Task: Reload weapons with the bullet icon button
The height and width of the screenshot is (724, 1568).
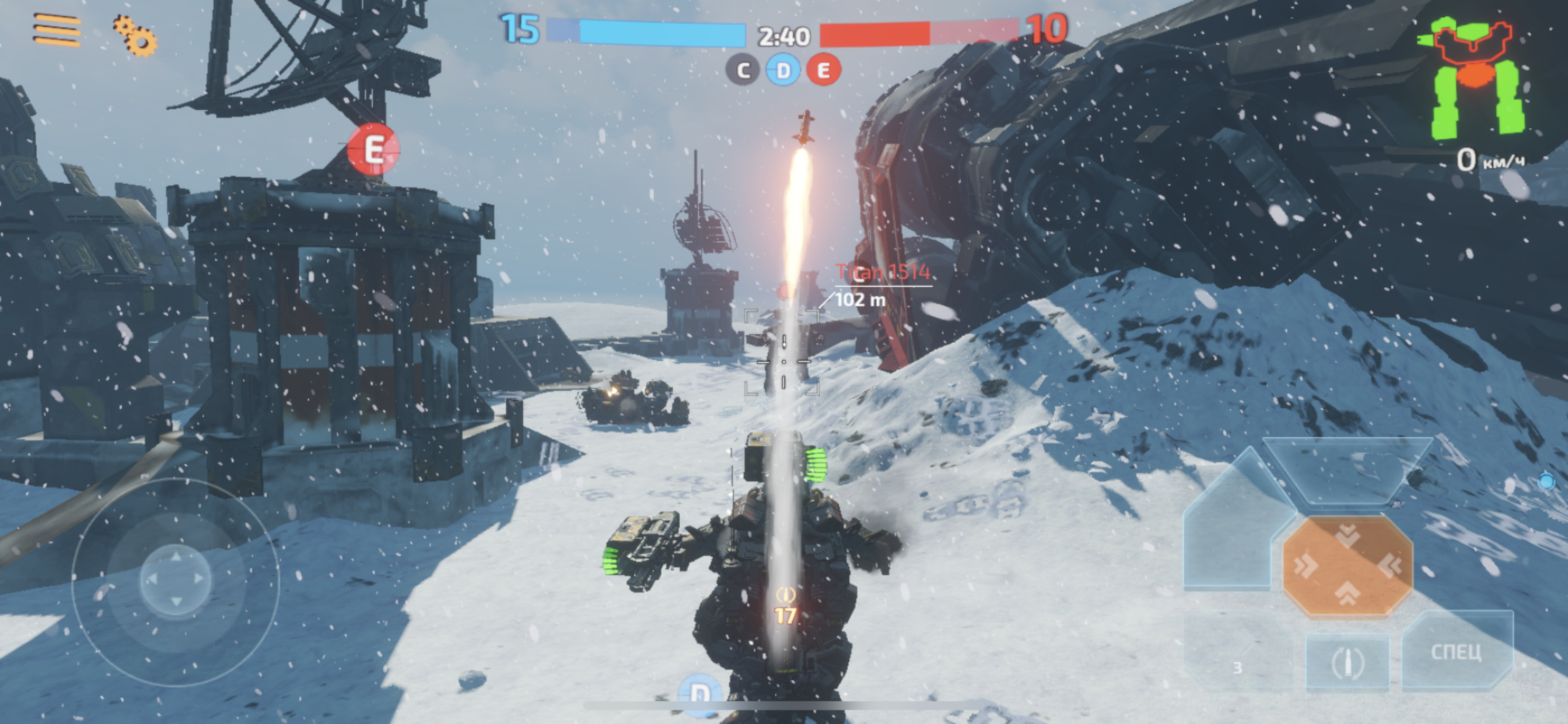Action: click(x=1347, y=662)
